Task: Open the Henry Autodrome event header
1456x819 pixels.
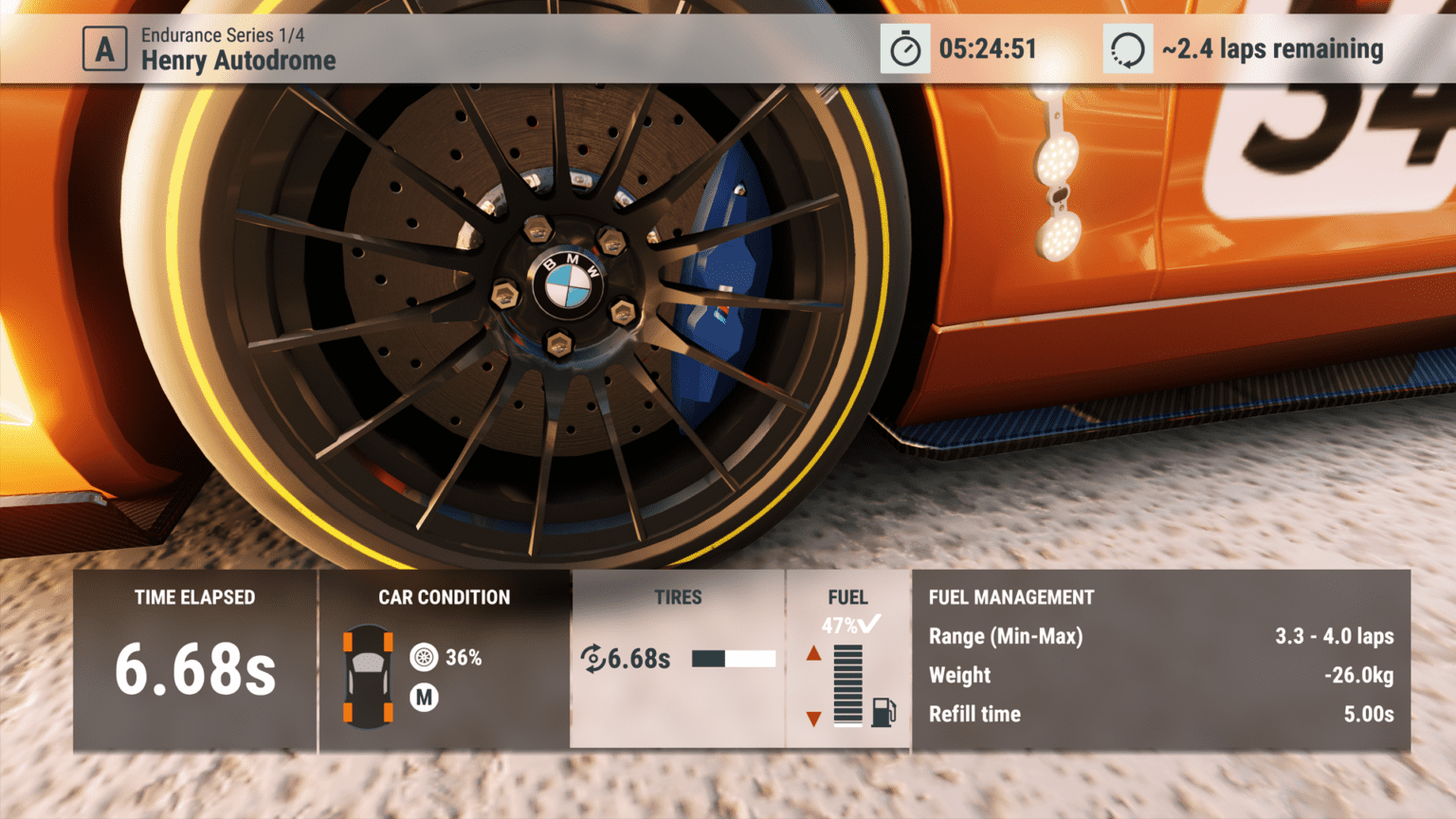Action: 239,60
